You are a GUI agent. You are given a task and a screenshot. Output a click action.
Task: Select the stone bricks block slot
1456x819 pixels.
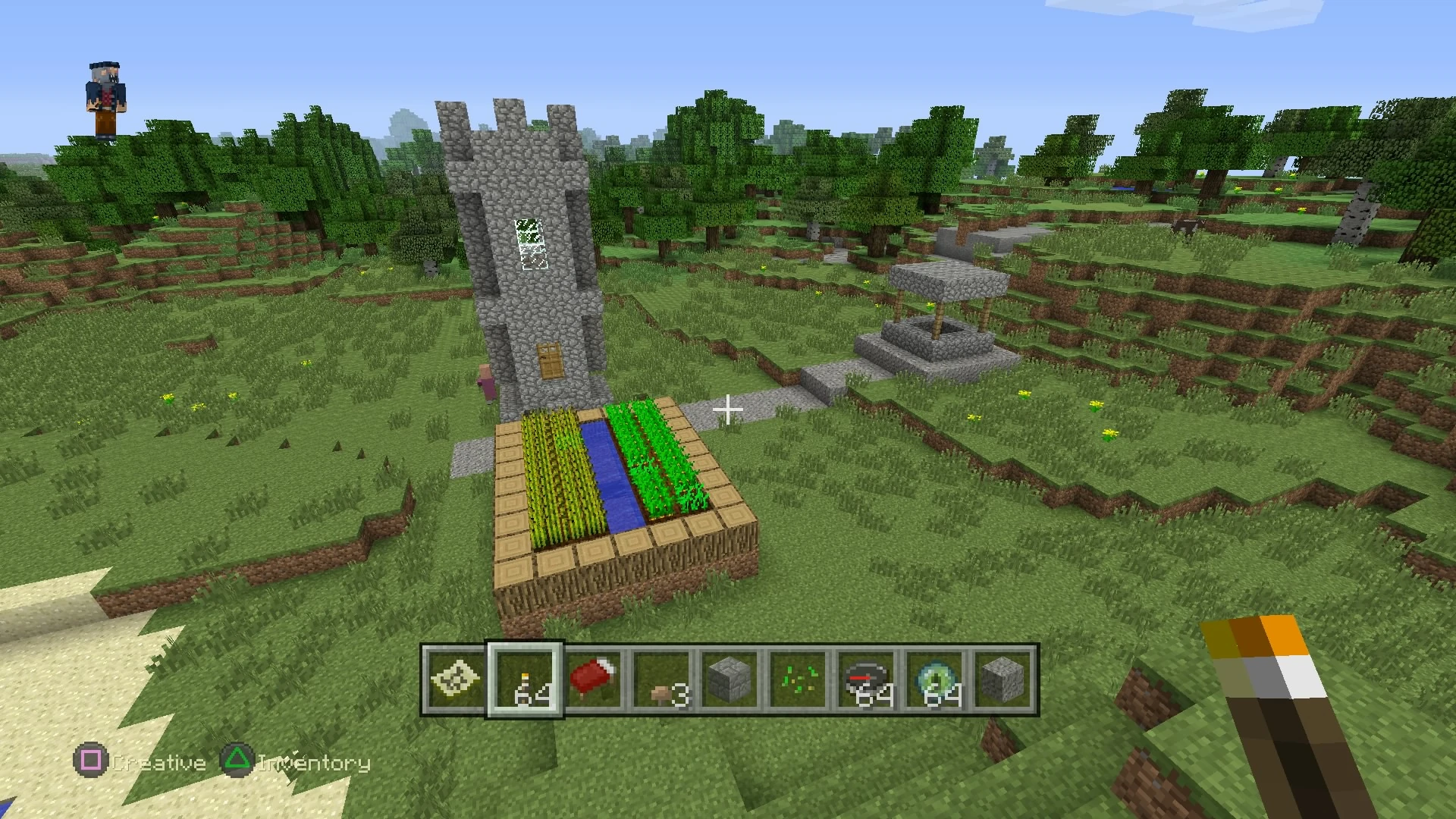(730, 680)
